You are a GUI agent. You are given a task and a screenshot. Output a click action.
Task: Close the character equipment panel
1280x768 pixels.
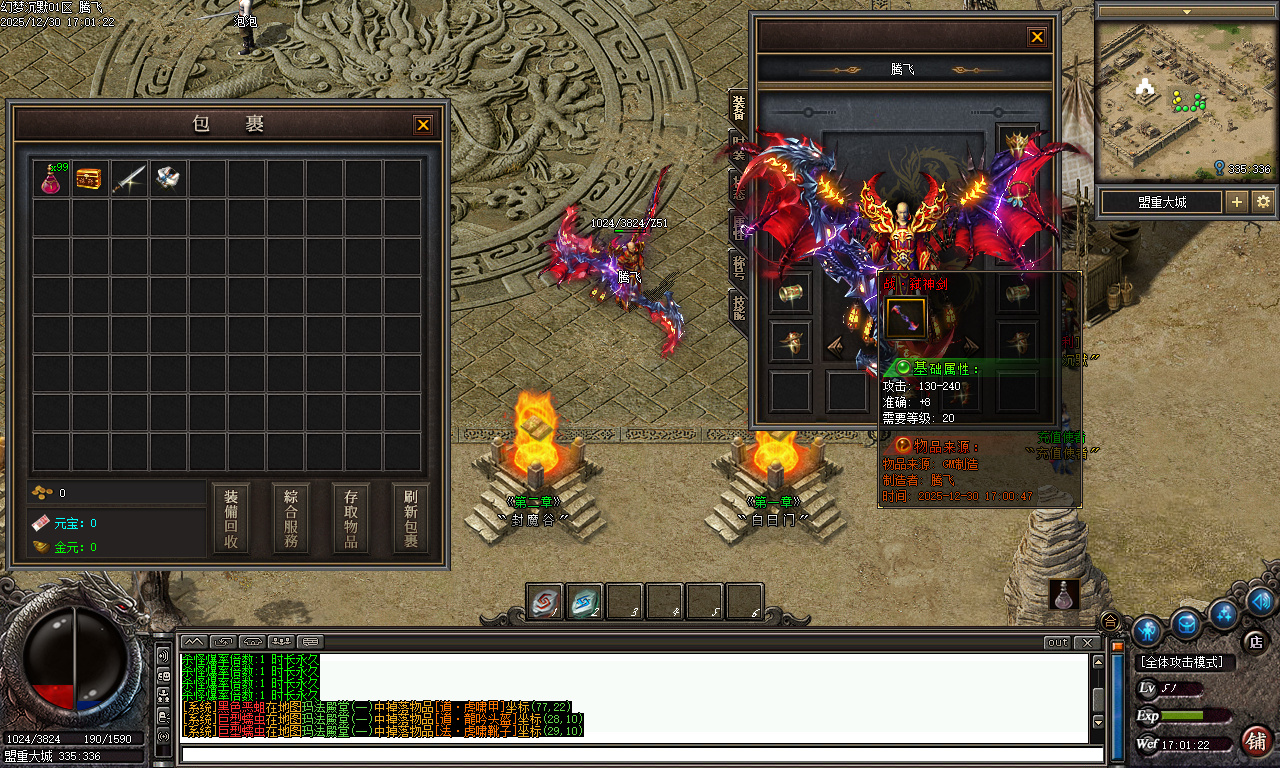(1037, 37)
